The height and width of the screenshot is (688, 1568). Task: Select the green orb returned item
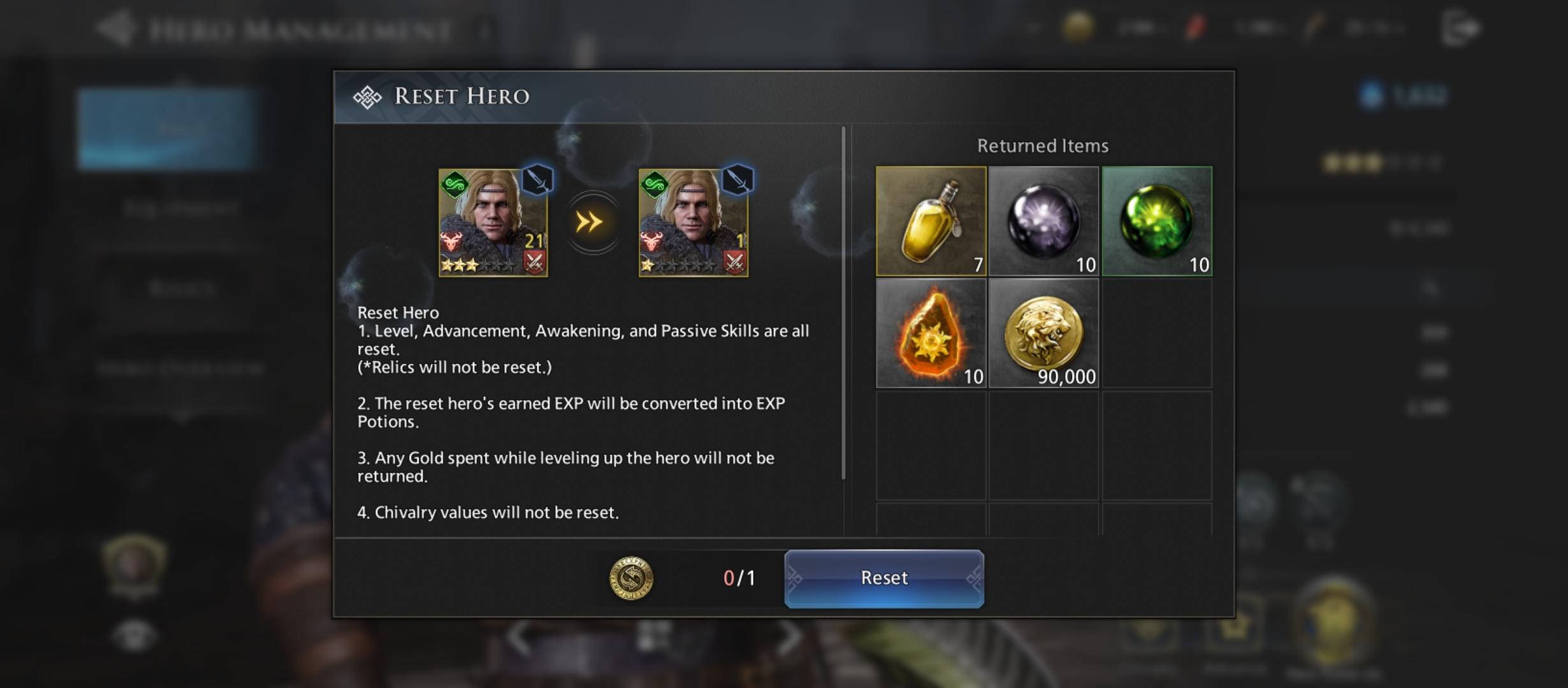[1156, 221]
